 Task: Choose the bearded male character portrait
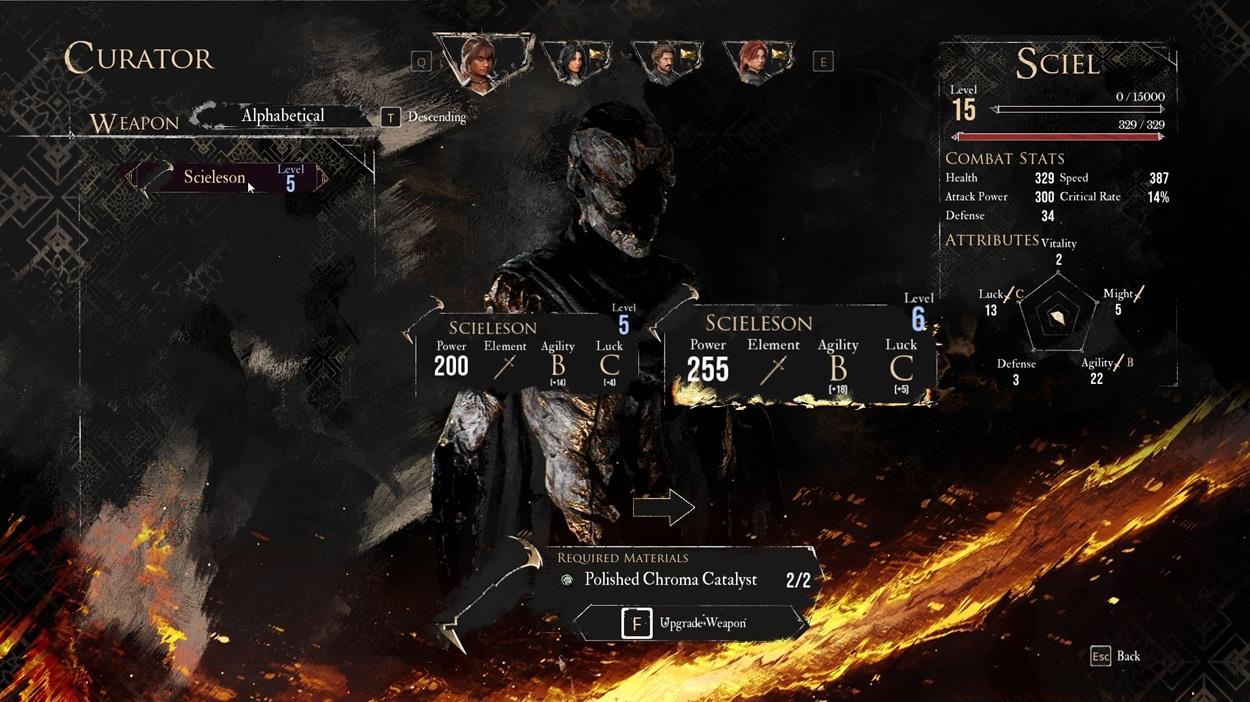(664, 62)
